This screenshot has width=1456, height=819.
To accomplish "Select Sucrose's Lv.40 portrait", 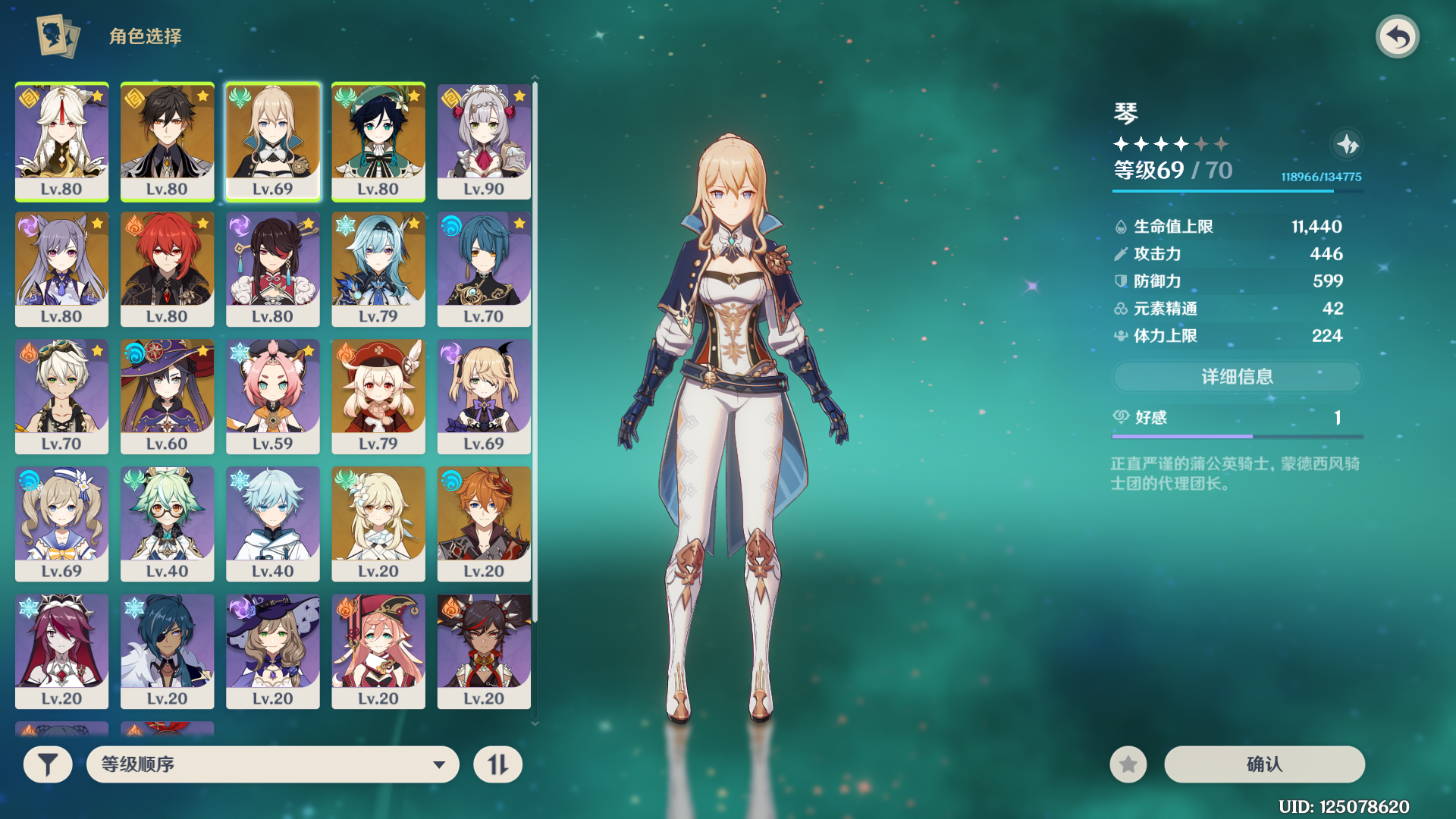I will click(167, 524).
